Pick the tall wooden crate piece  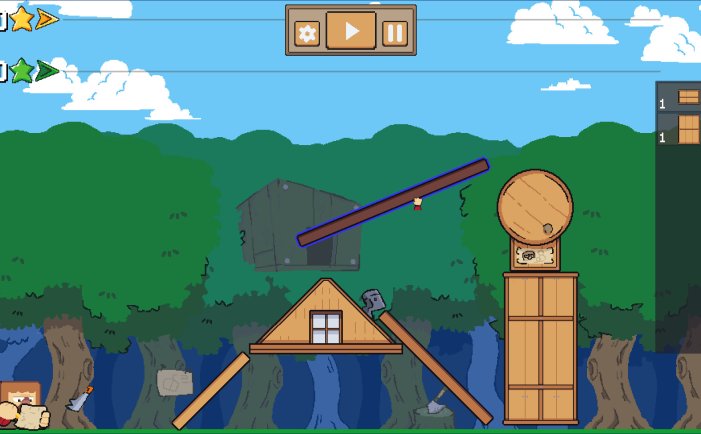(x=688, y=129)
